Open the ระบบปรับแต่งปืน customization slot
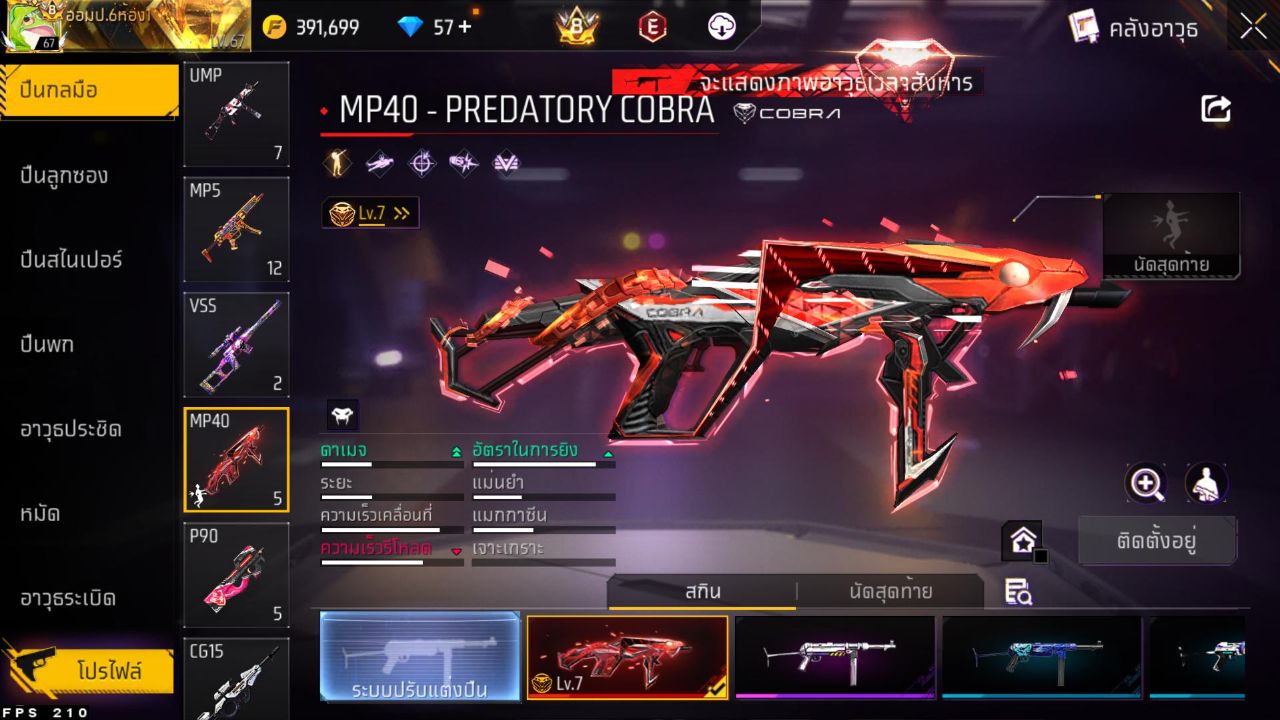 click(x=420, y=658)
